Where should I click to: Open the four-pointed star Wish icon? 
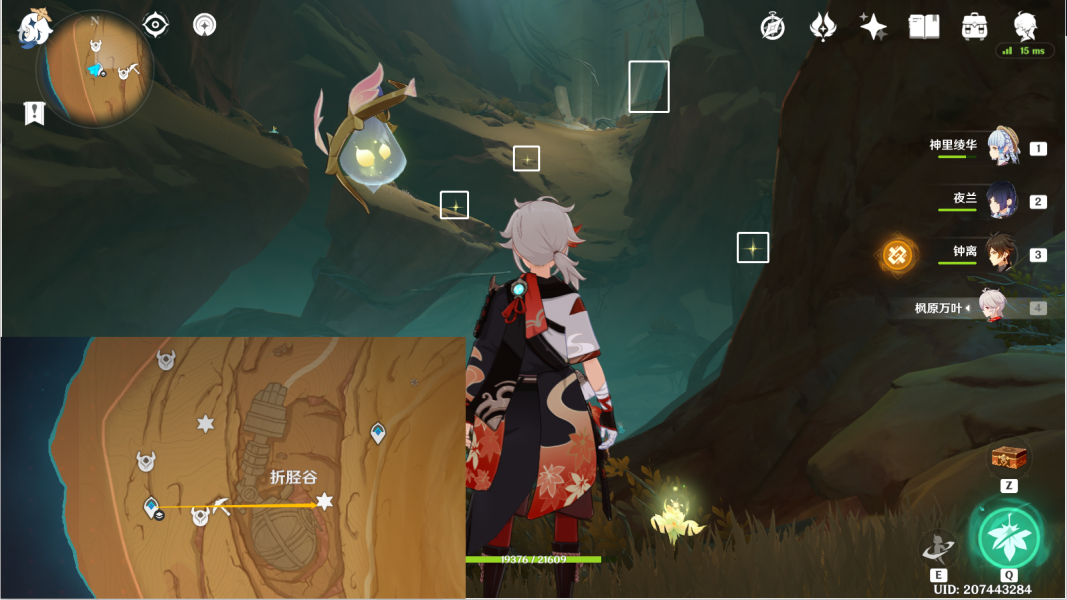(x=873, y=27)
